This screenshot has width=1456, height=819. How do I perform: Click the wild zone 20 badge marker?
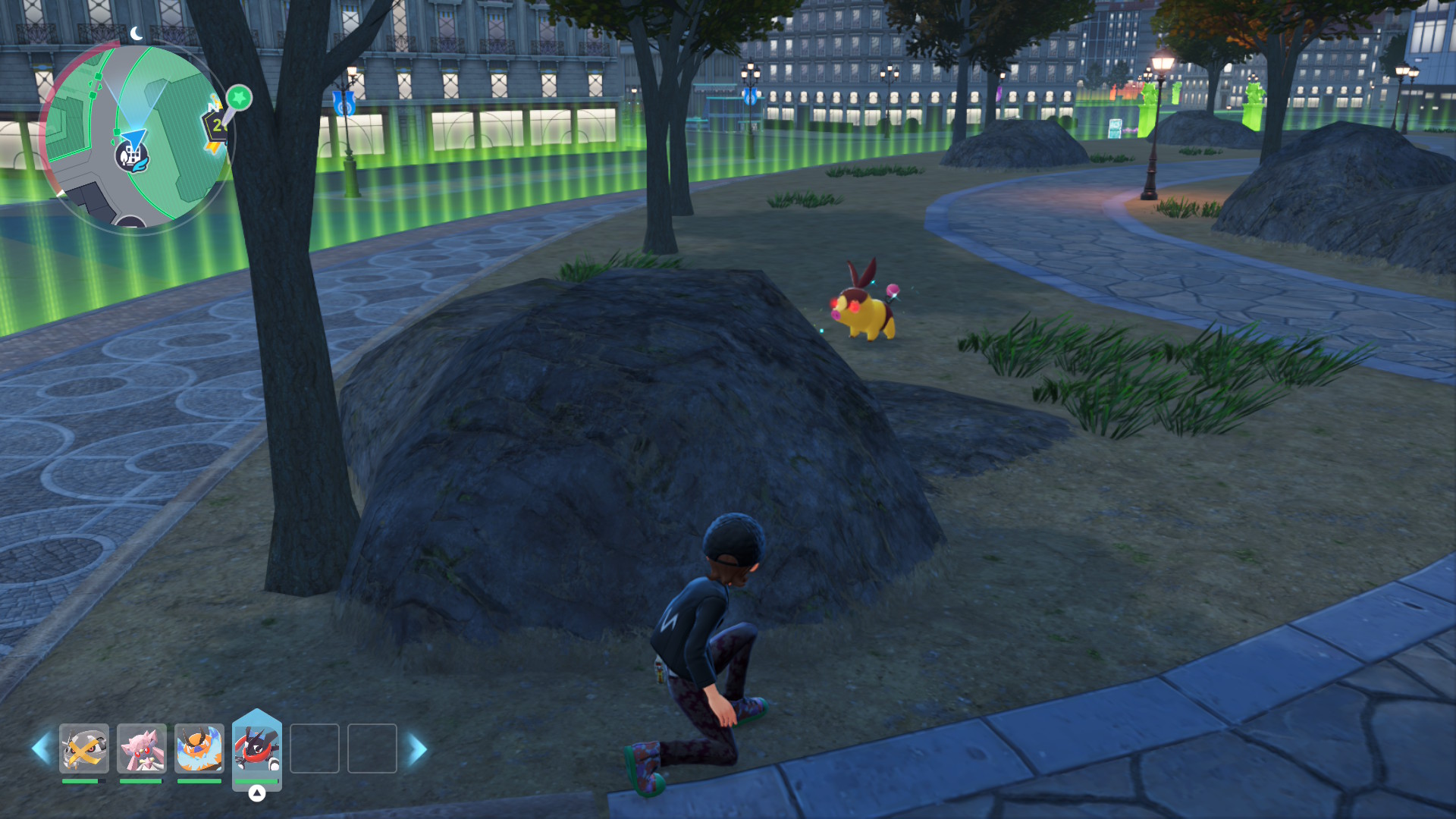click(215, 127)
